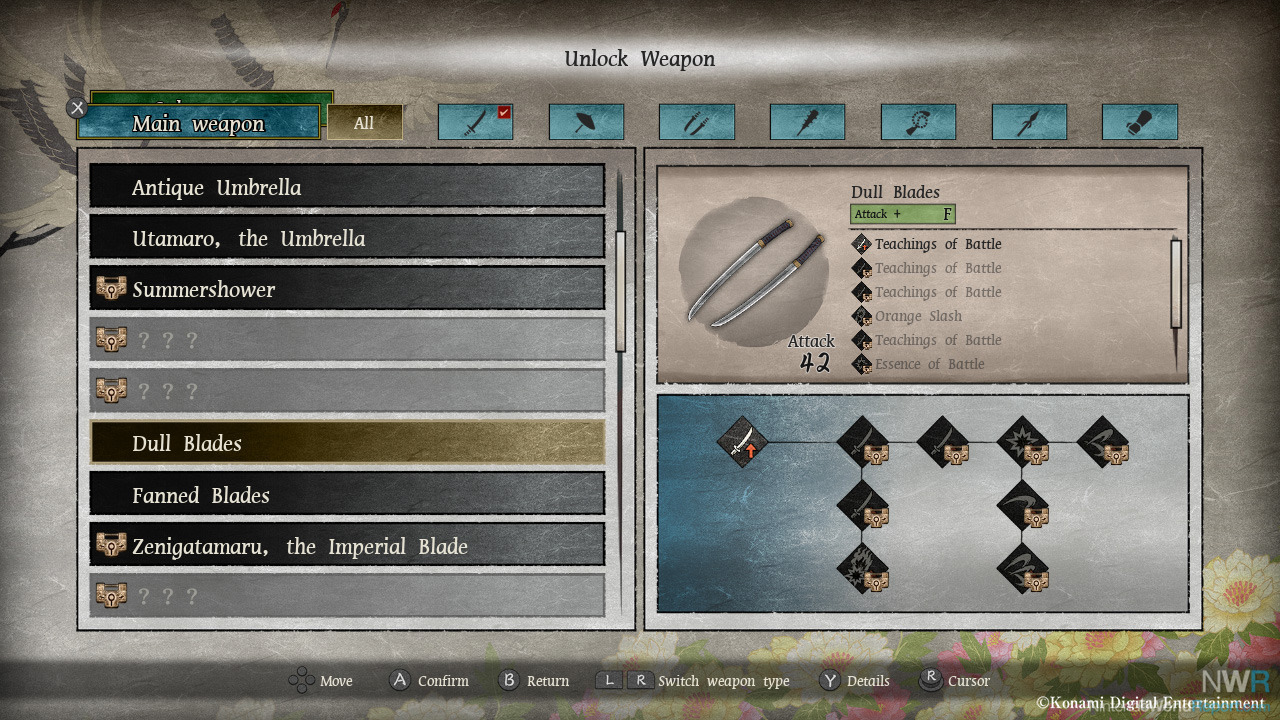Show all weapon types with the All filter
This screenshot has height=720, width=1280.
coord(364,123)
